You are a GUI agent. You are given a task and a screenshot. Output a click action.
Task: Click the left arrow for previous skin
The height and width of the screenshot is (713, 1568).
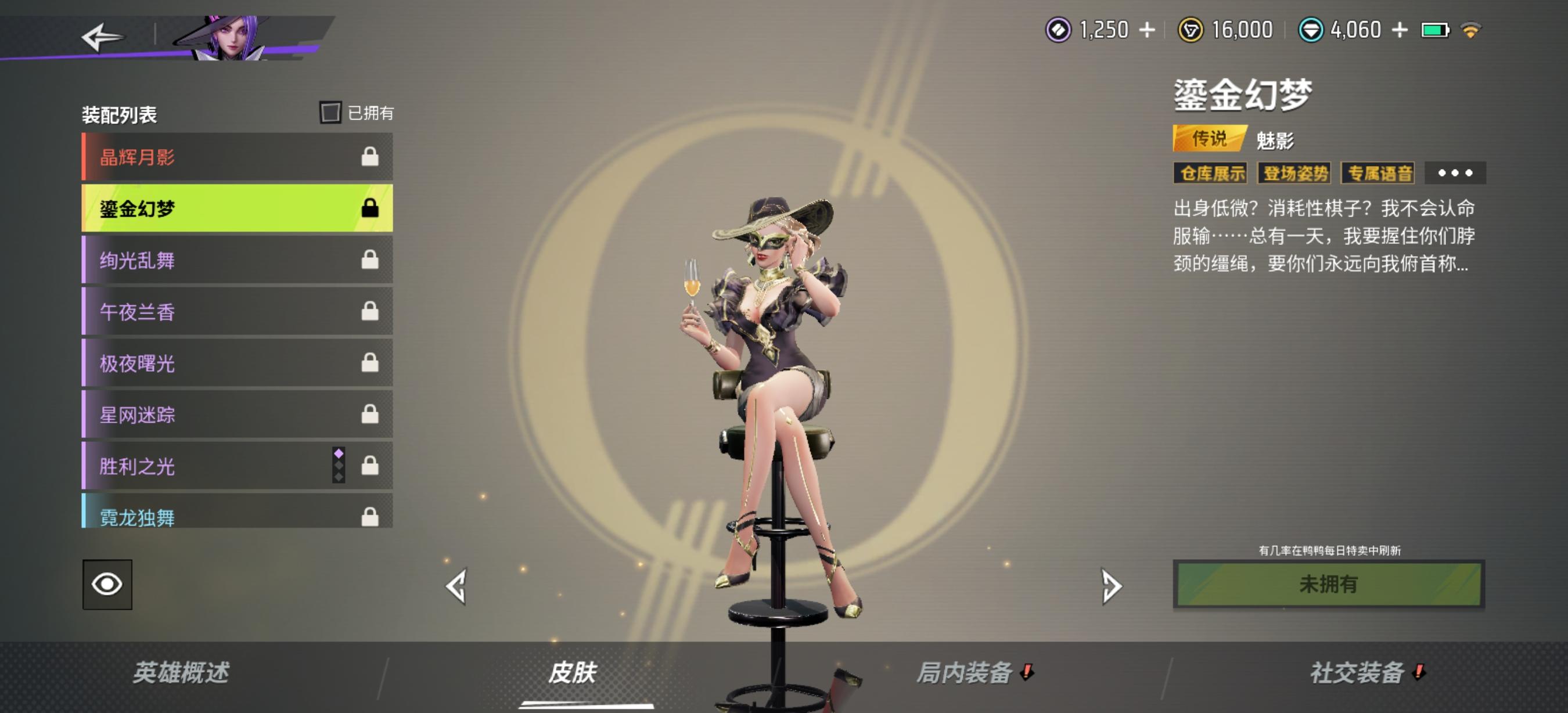click(457, 586)
